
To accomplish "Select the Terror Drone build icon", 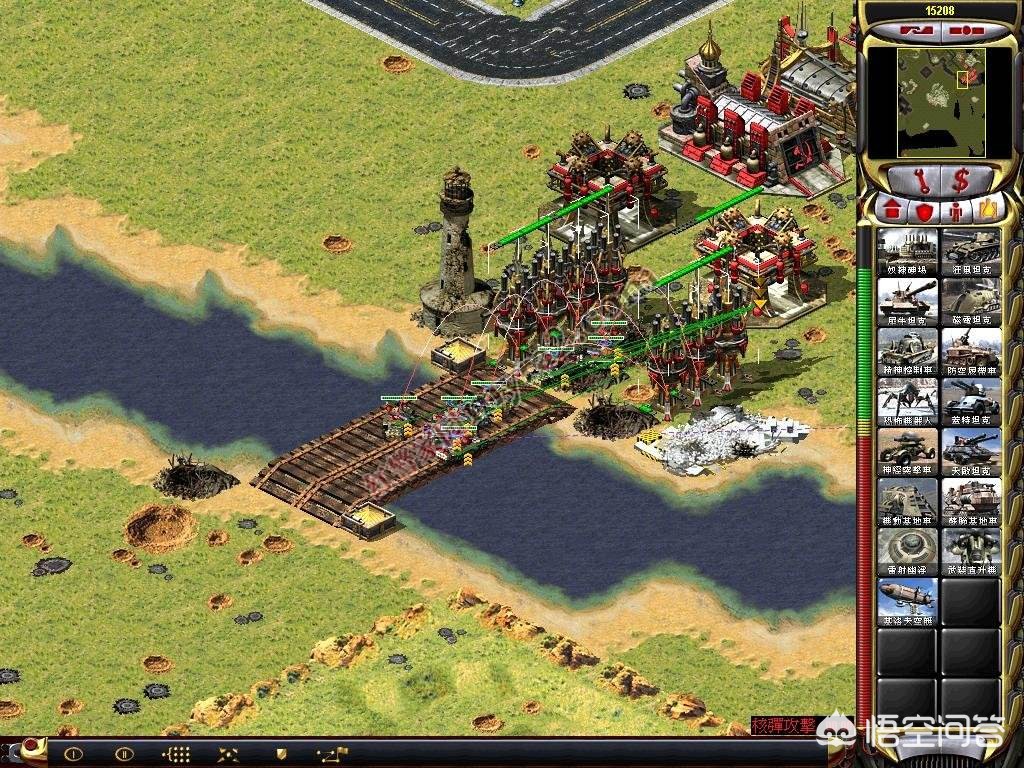I will point(908,400).
